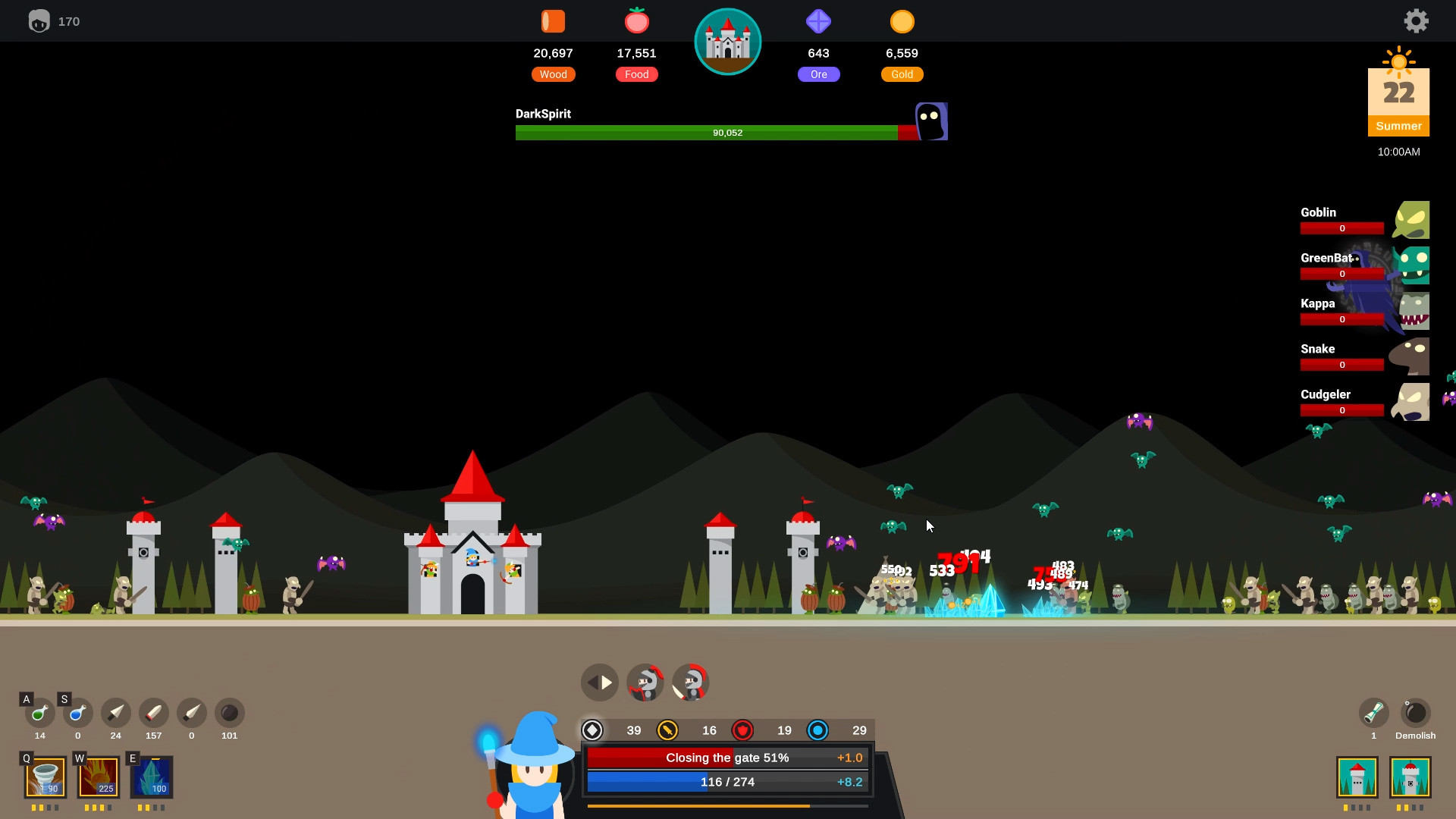The width and height of the screenshot is (1456, 819).
Task: Select the sword knight unit portrait
Action: tap(689, 682)
